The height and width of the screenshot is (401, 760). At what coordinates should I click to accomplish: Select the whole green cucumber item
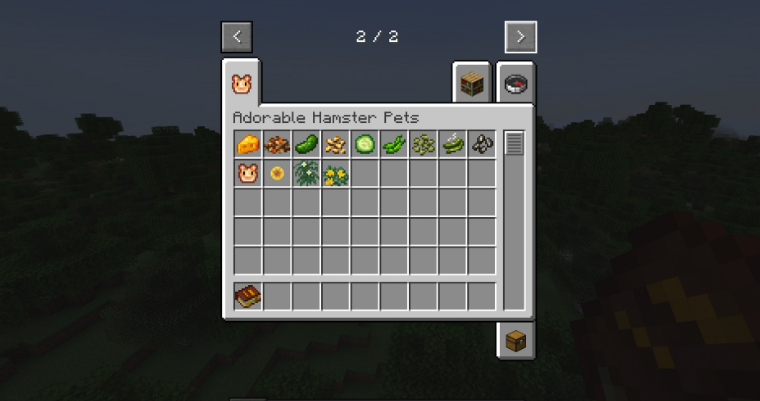[x=306, y=145]
